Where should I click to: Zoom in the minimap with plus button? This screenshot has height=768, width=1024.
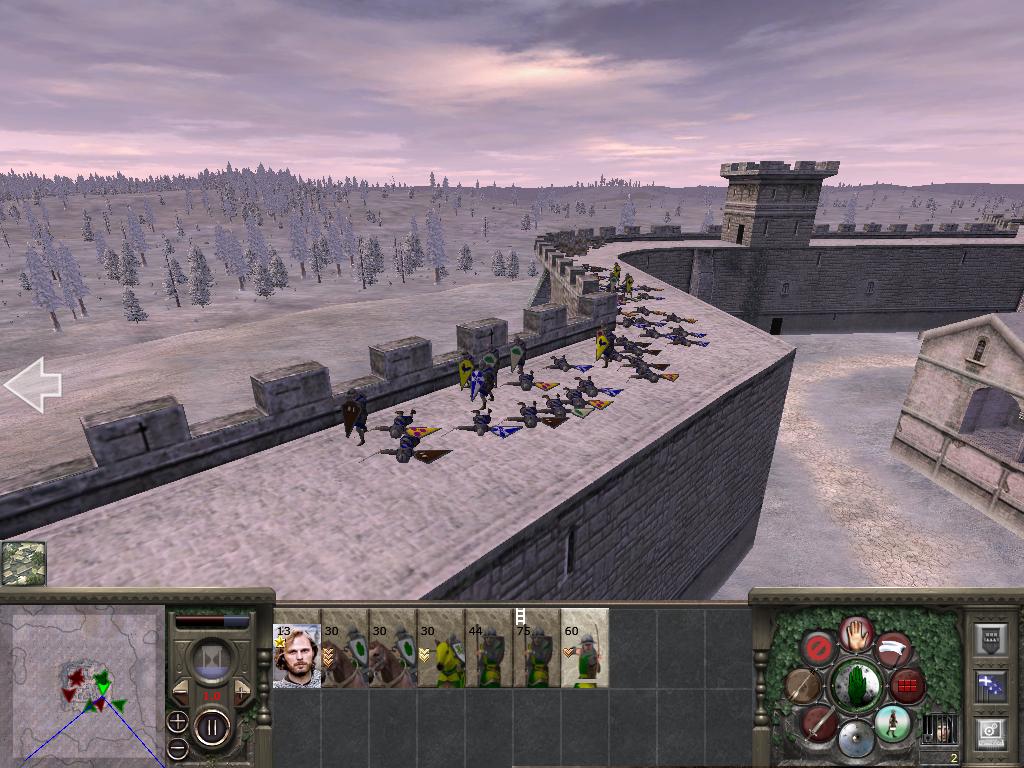click(177, 721)
